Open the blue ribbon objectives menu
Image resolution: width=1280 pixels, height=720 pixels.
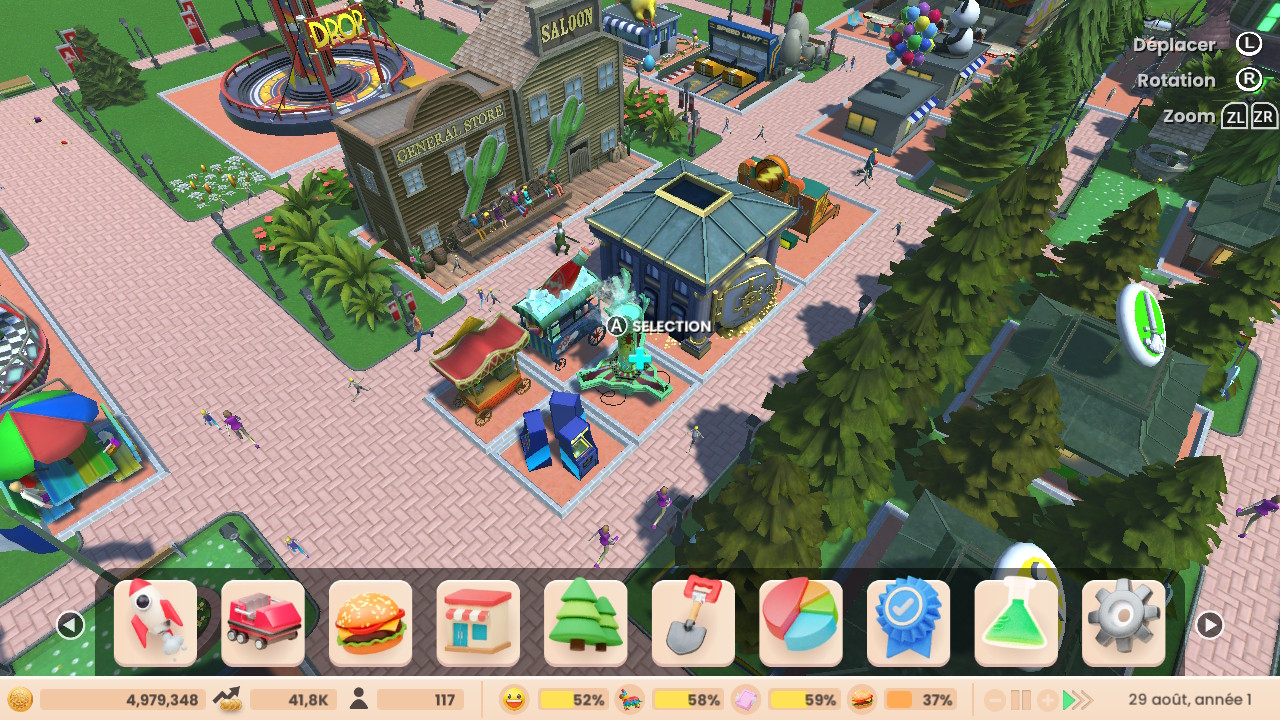(x=908, y=623)
